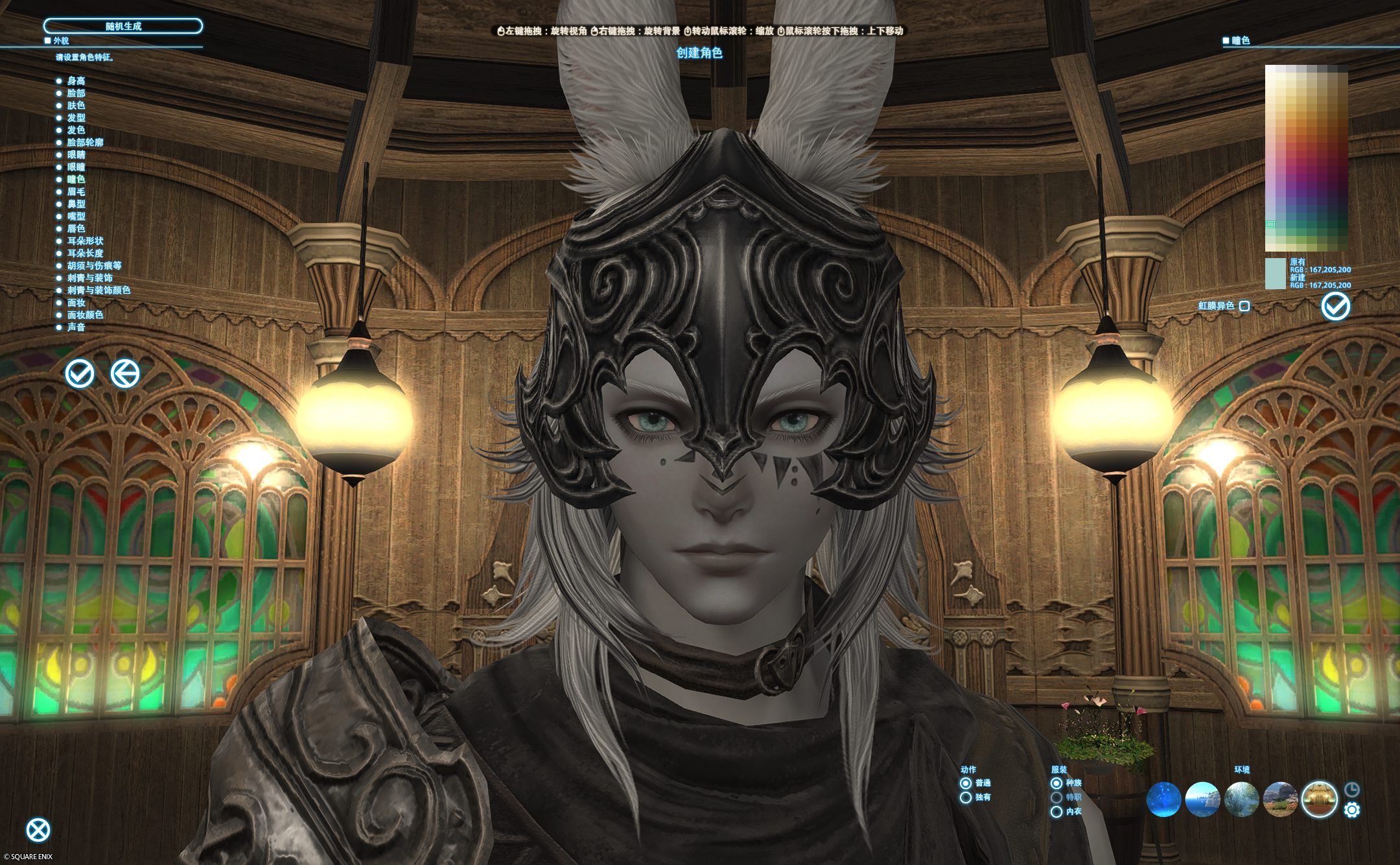Open the 身高 height option
The height and width of the screenshot is (865, 1400).
(x=76, y=81)
